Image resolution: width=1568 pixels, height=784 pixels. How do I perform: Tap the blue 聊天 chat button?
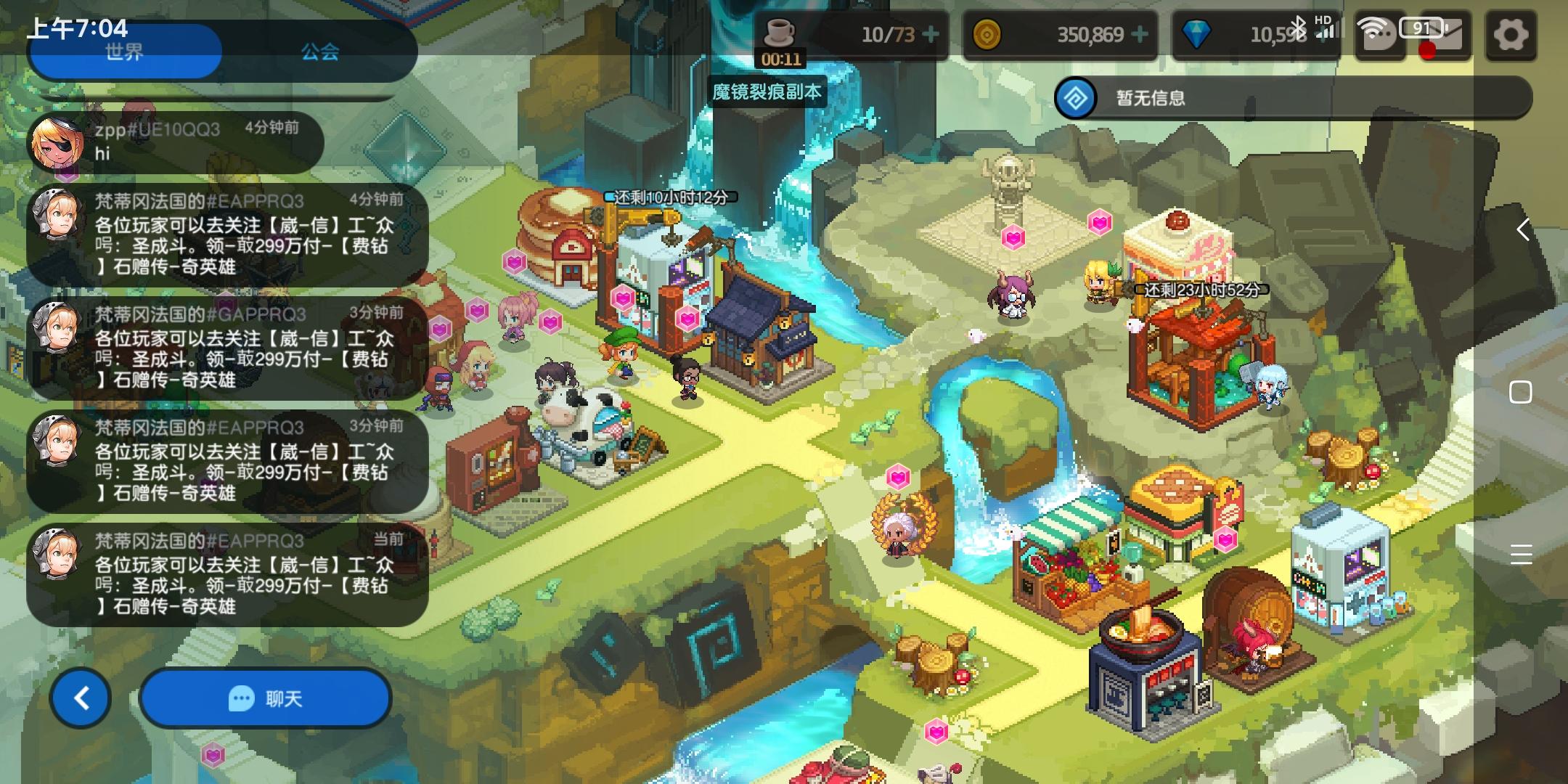click(266, 698)
